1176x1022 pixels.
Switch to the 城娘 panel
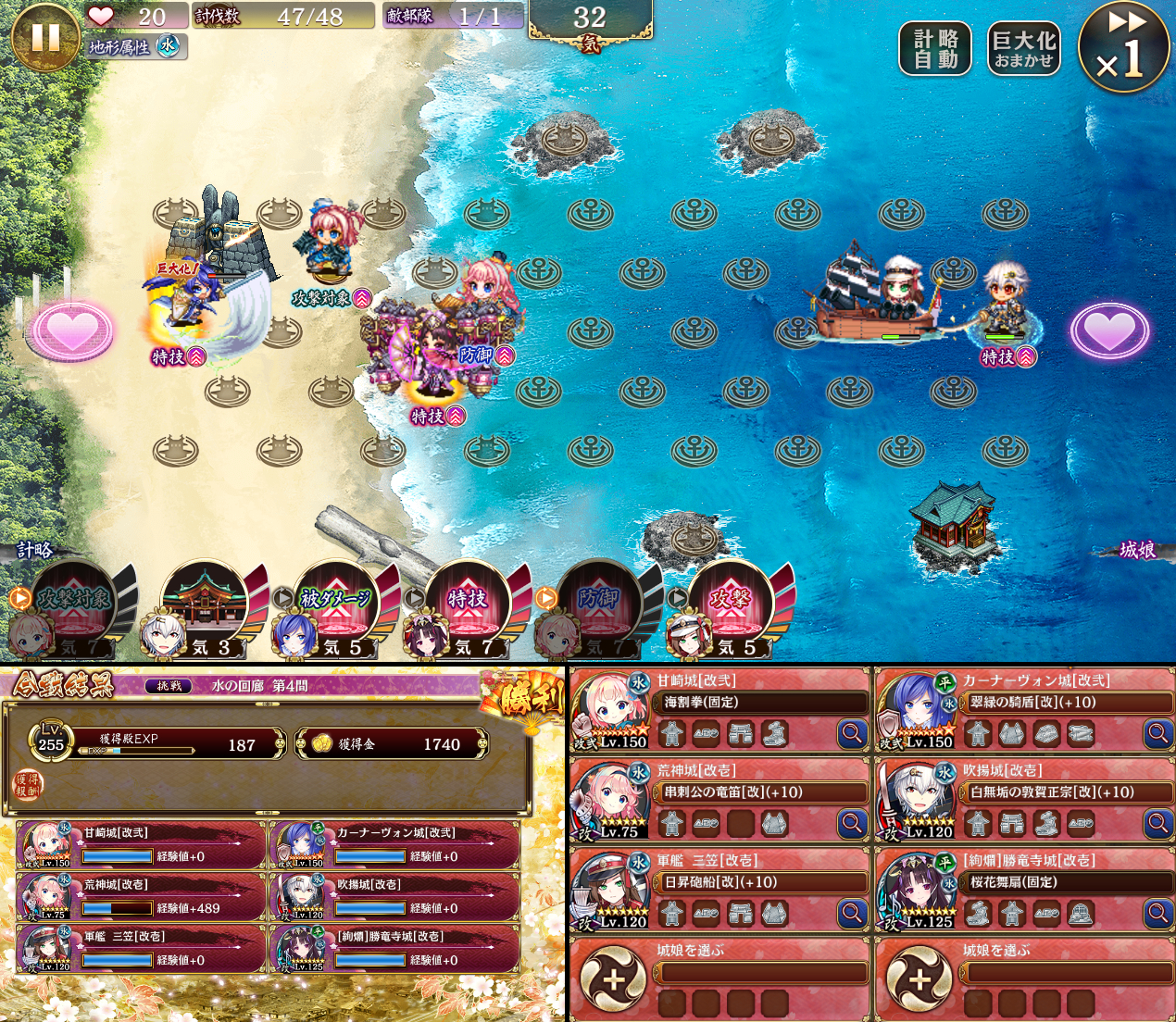[1137, 550]
